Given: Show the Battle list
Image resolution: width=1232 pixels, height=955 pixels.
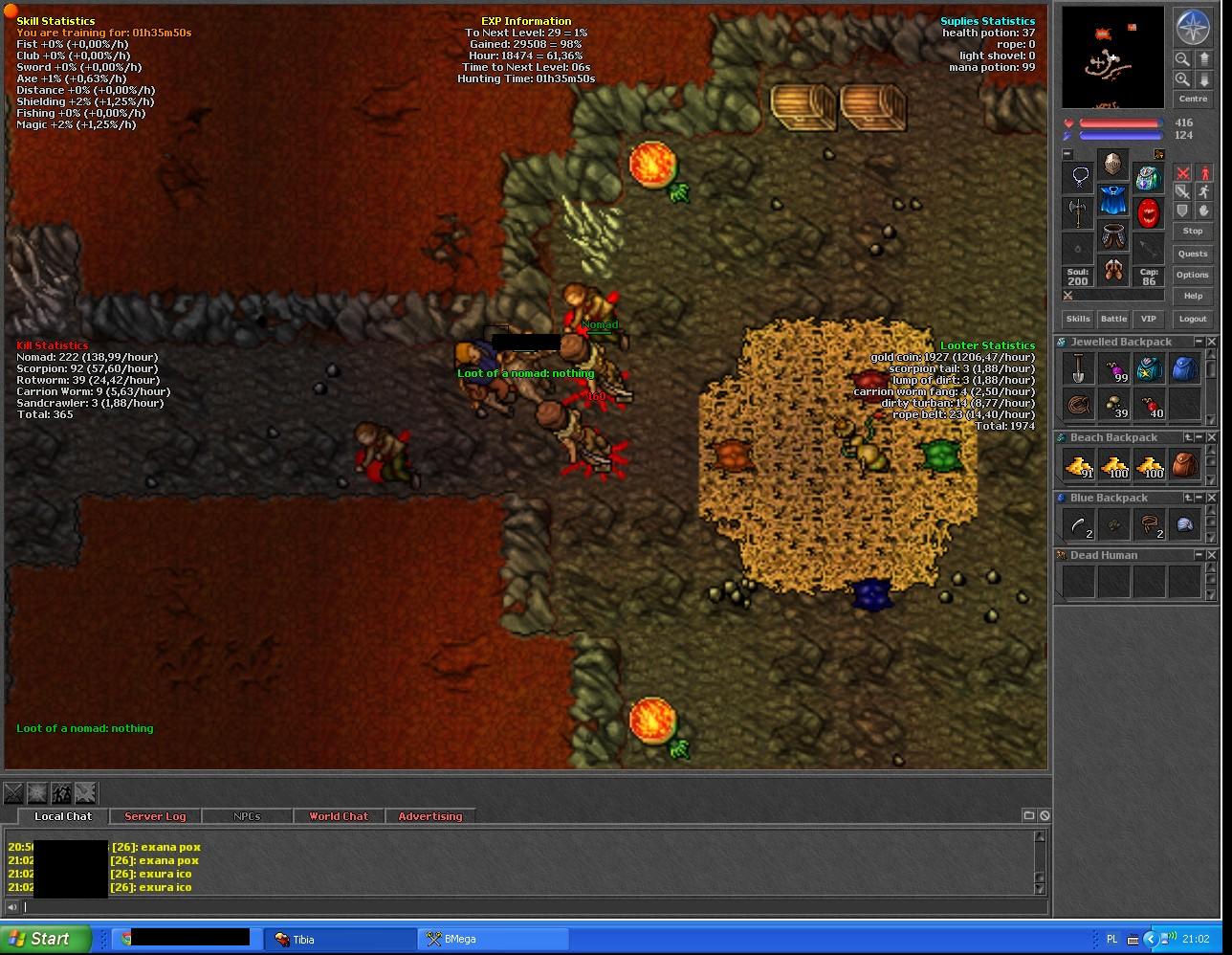Looking at the screenshot, I should (x=1113, y=319).
